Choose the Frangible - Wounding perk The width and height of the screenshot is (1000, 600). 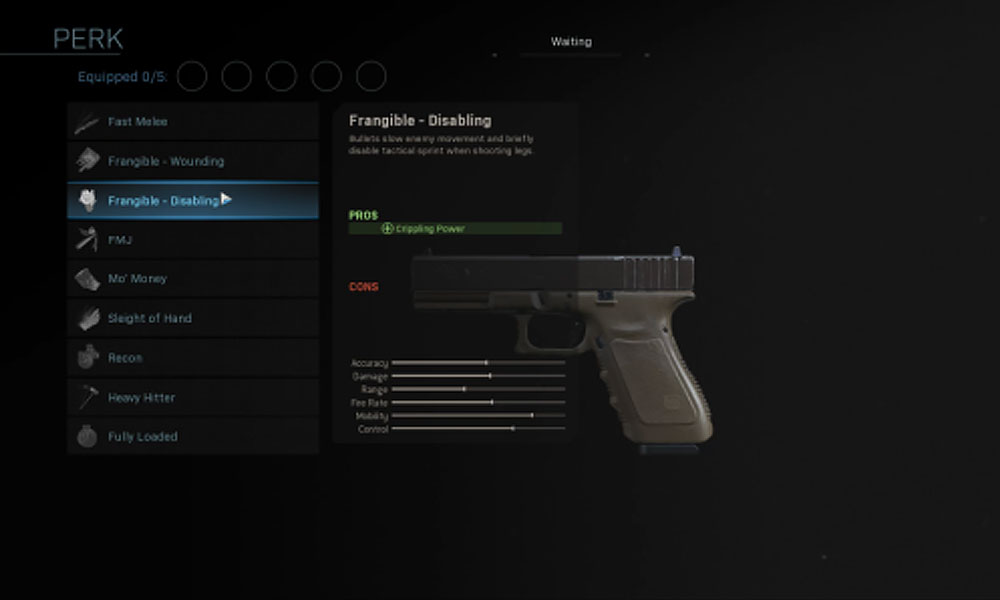(x=192, y=161)
